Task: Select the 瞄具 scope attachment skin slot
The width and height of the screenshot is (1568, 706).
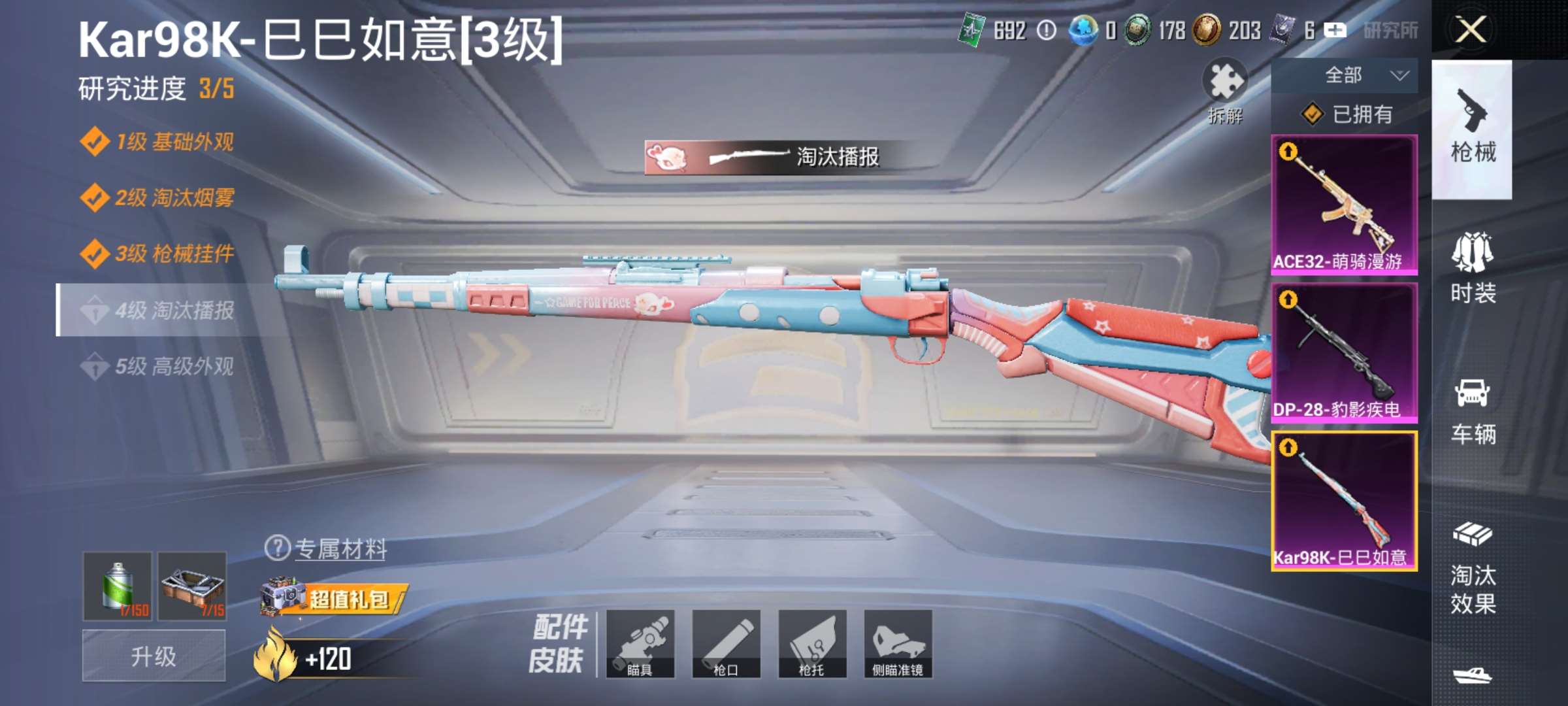Action: (640, 643)
